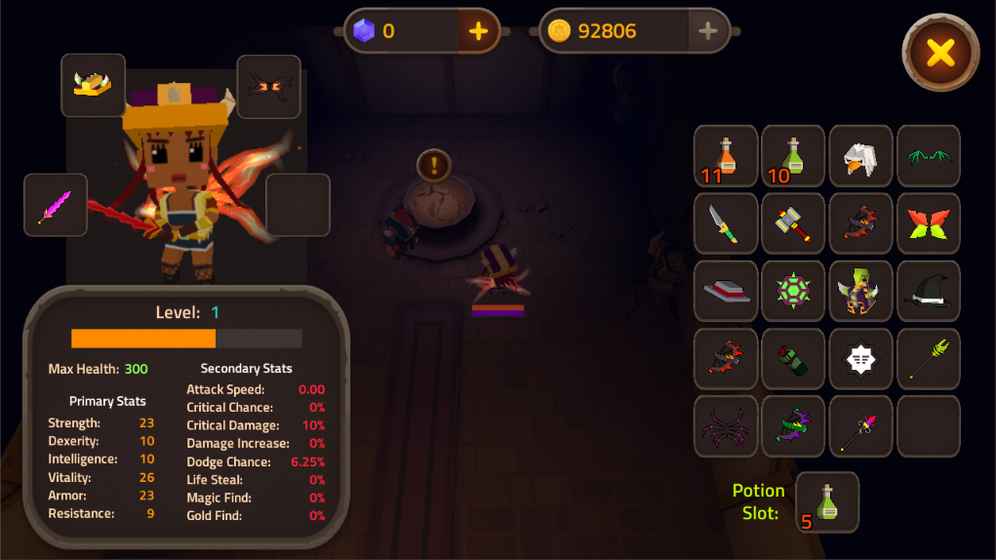Add gold coins with the plus button
The width and height of the screenshot is (996, 560).
pyautogui.click(x=708, y=31)
